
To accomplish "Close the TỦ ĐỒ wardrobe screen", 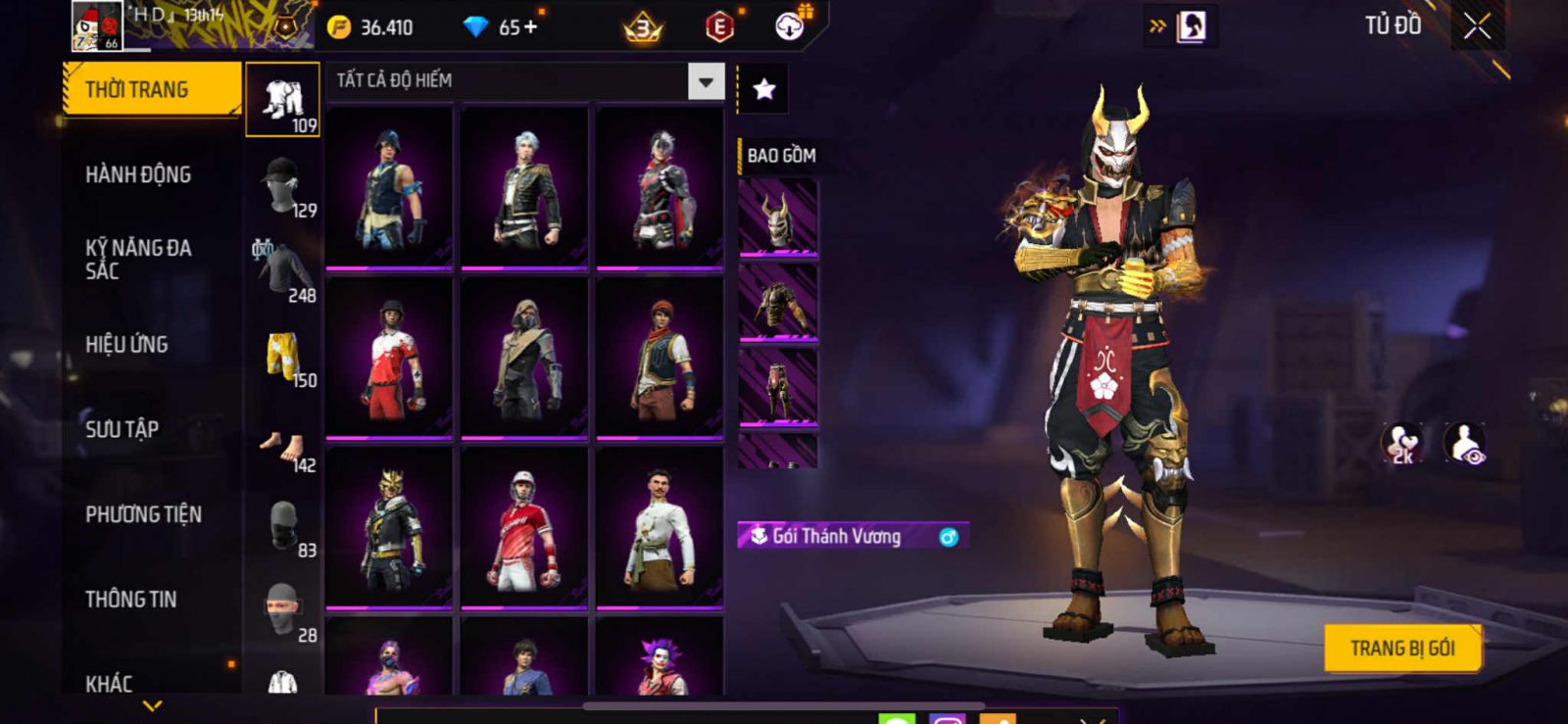I will (1477, 26).
